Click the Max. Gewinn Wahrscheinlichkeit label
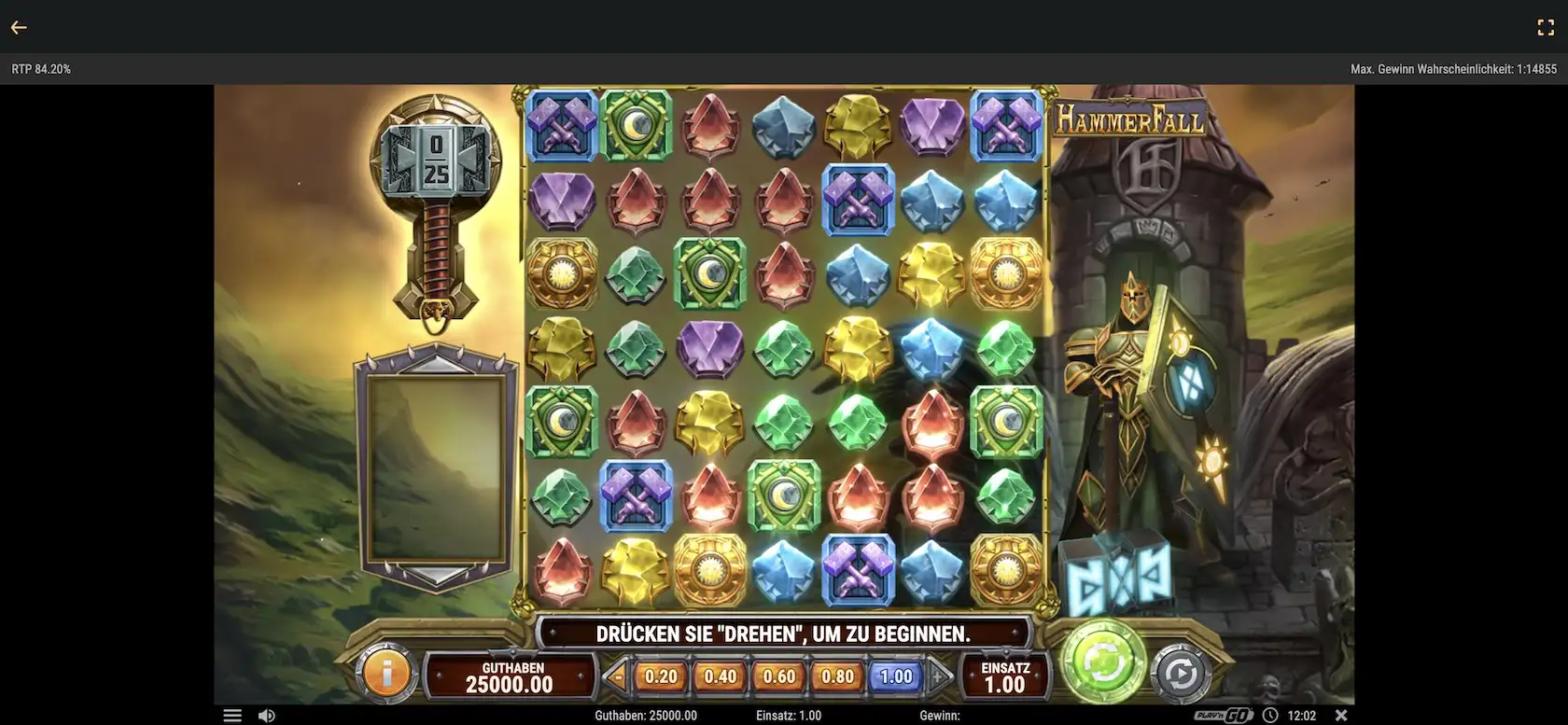This screenshot has width=1568, height=725. tap(1452, 68)
